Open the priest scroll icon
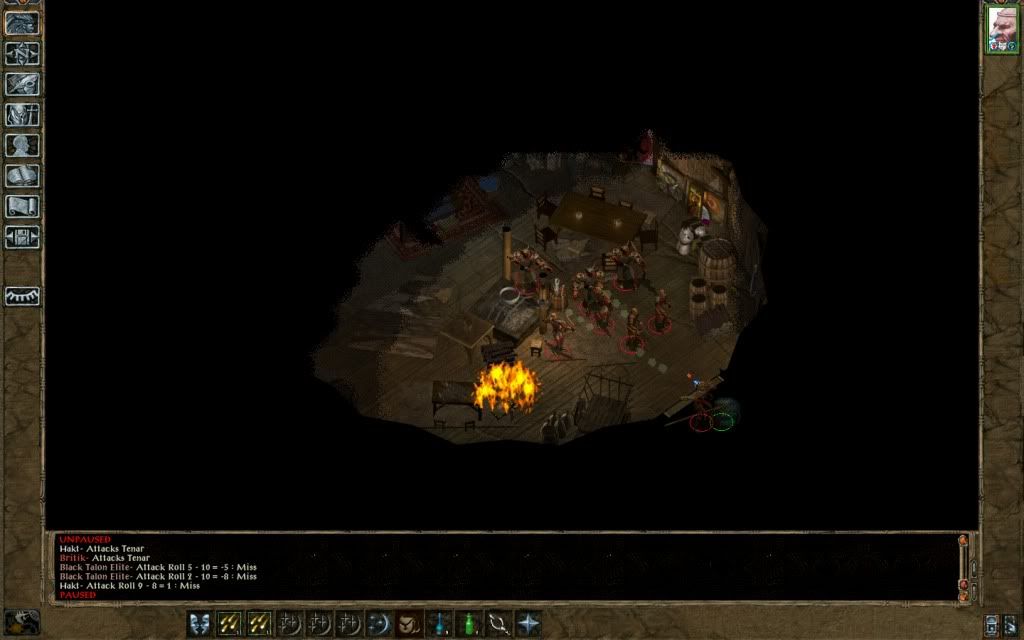Screen dimensions: 1024x640 click(x=23, y=207)
